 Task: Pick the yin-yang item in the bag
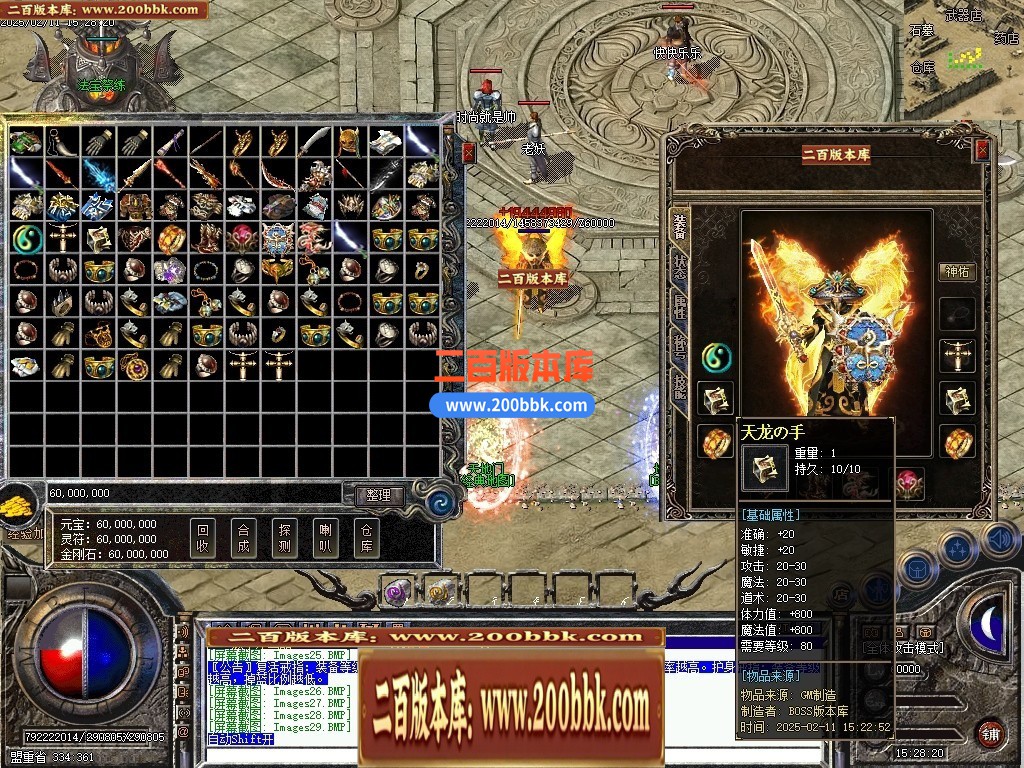(x=25, y=238)
